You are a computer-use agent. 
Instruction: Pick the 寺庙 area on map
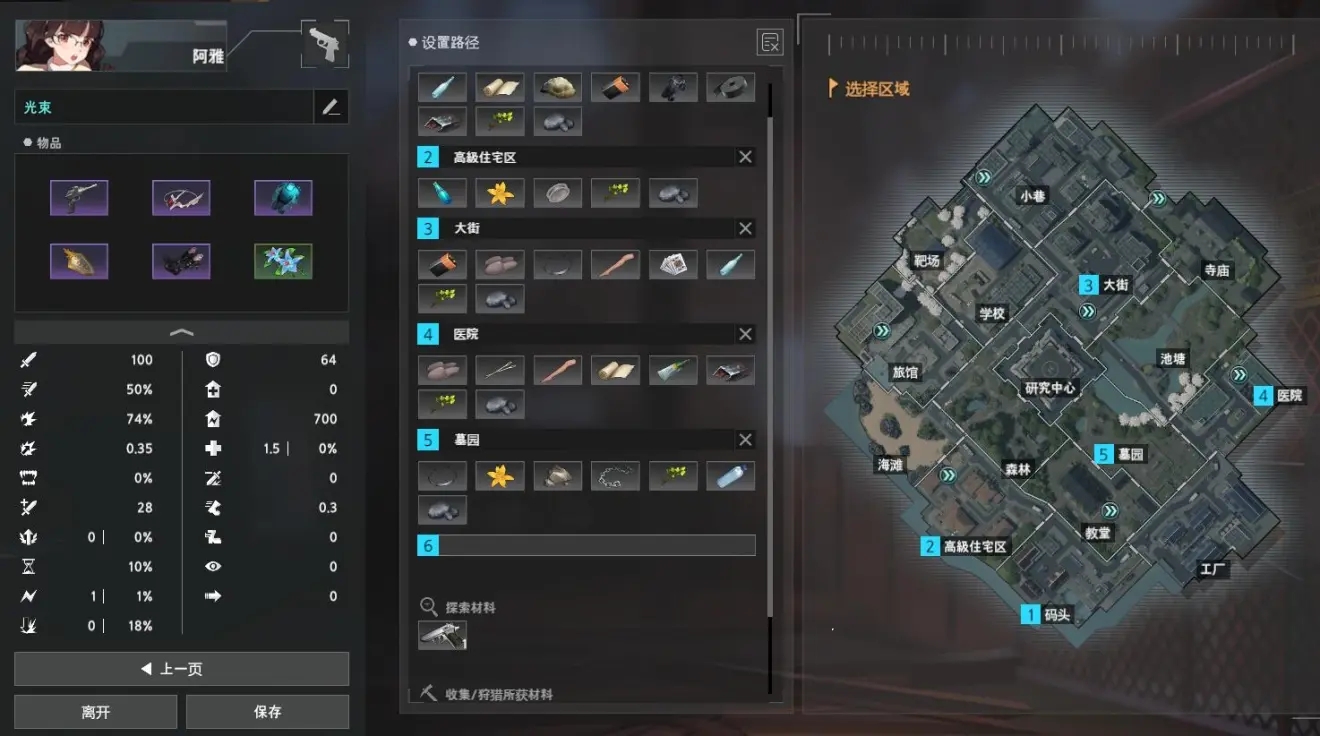pyautogui.click(x=1217, y=270)
